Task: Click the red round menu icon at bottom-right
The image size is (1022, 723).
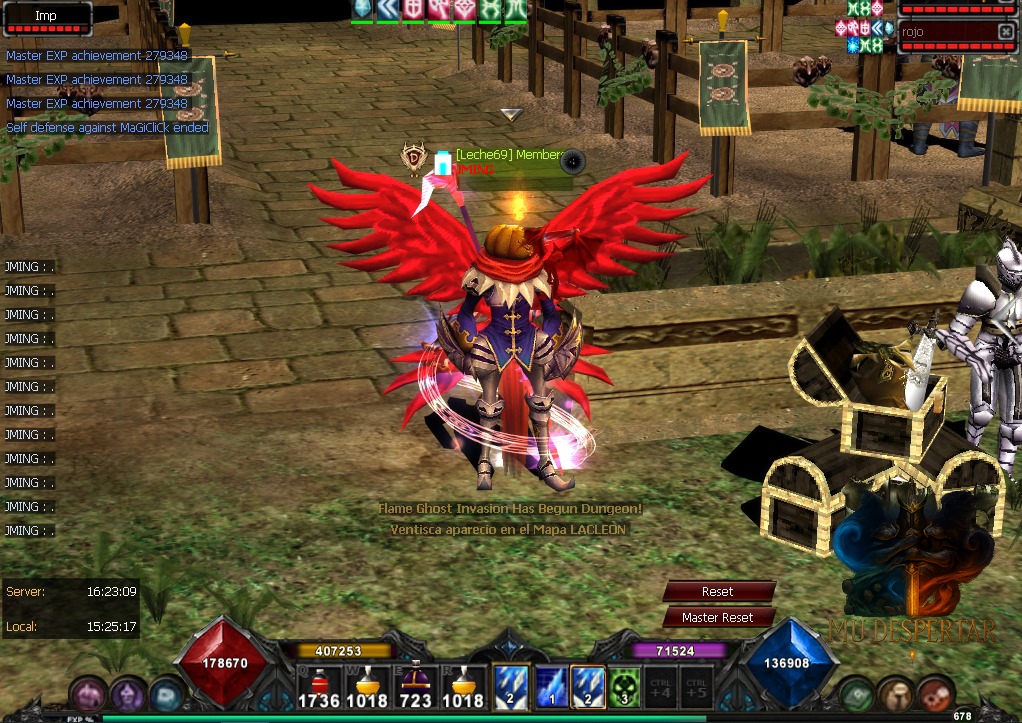Action: (x=935, y=694)
